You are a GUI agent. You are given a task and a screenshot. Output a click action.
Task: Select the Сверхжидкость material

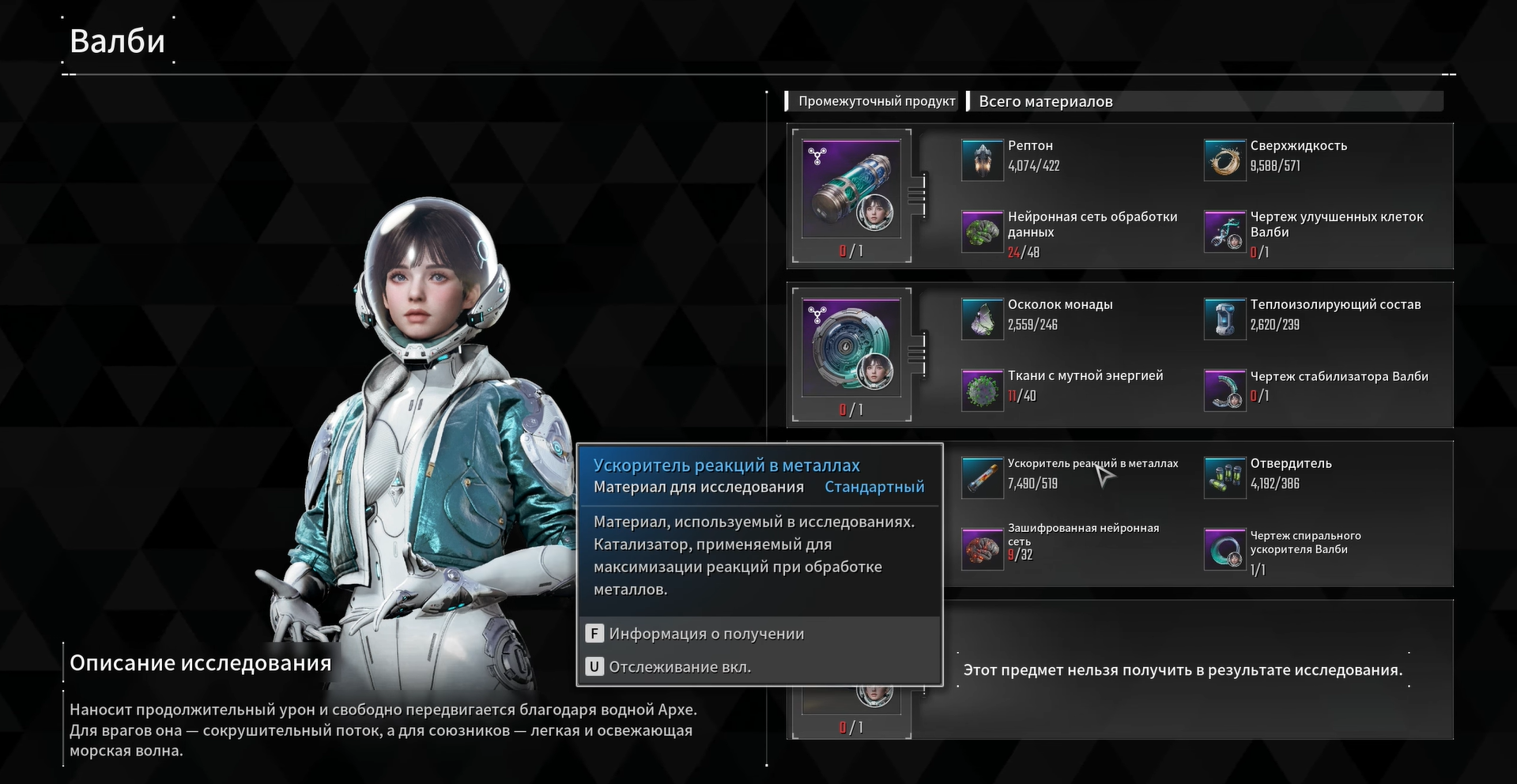point(1224,160)
